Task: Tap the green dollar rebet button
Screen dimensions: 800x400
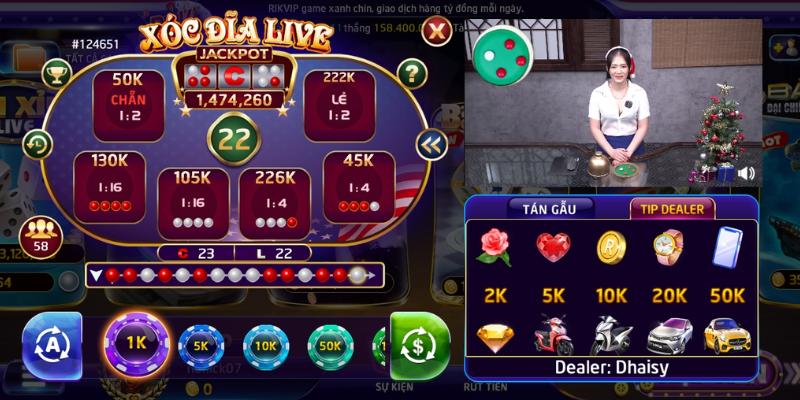Action: (420, 347)
